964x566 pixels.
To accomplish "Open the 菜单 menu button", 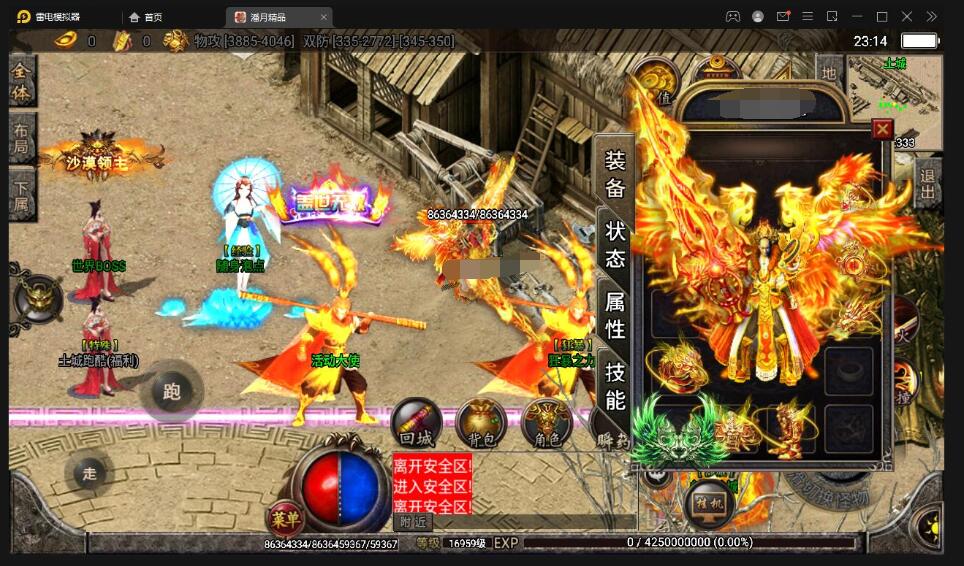I will (285, 517).
